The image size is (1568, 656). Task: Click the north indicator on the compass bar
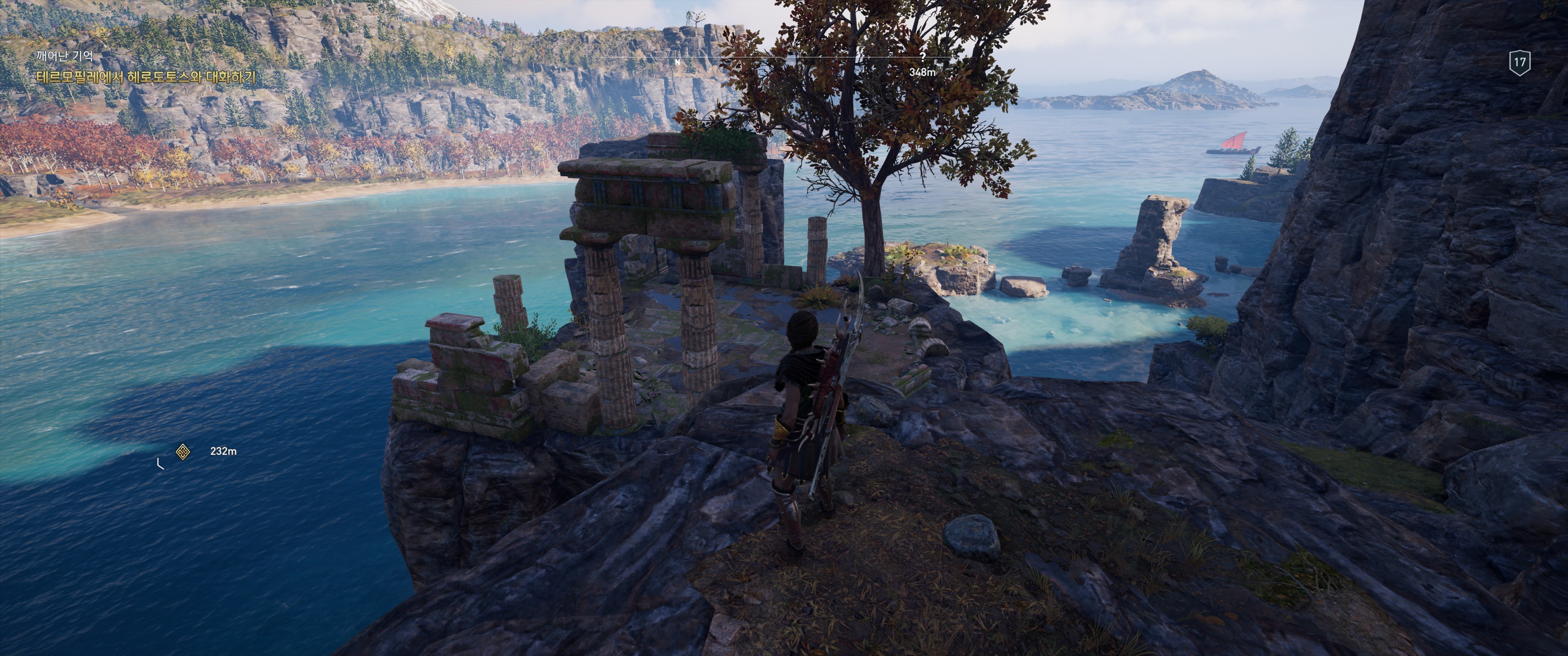click(677, 62)
